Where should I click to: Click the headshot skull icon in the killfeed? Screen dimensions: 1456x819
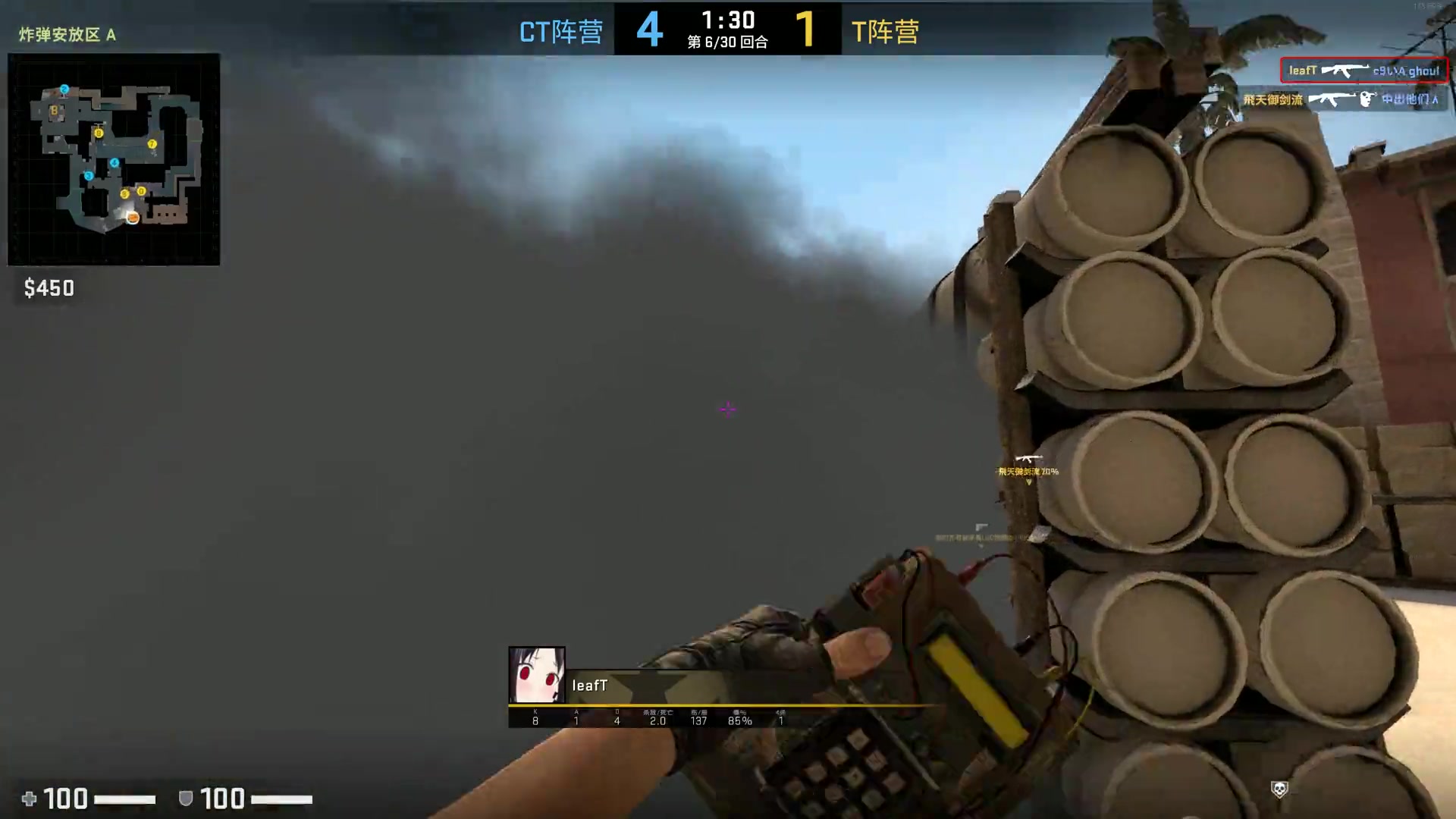point(1367,98)
